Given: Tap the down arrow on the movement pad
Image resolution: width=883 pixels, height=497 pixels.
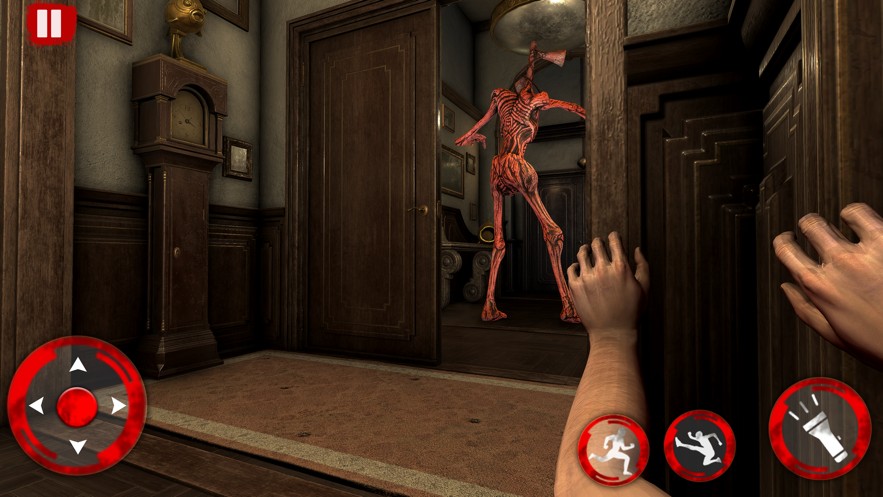Looking at the screenshot, I should 77,446.
